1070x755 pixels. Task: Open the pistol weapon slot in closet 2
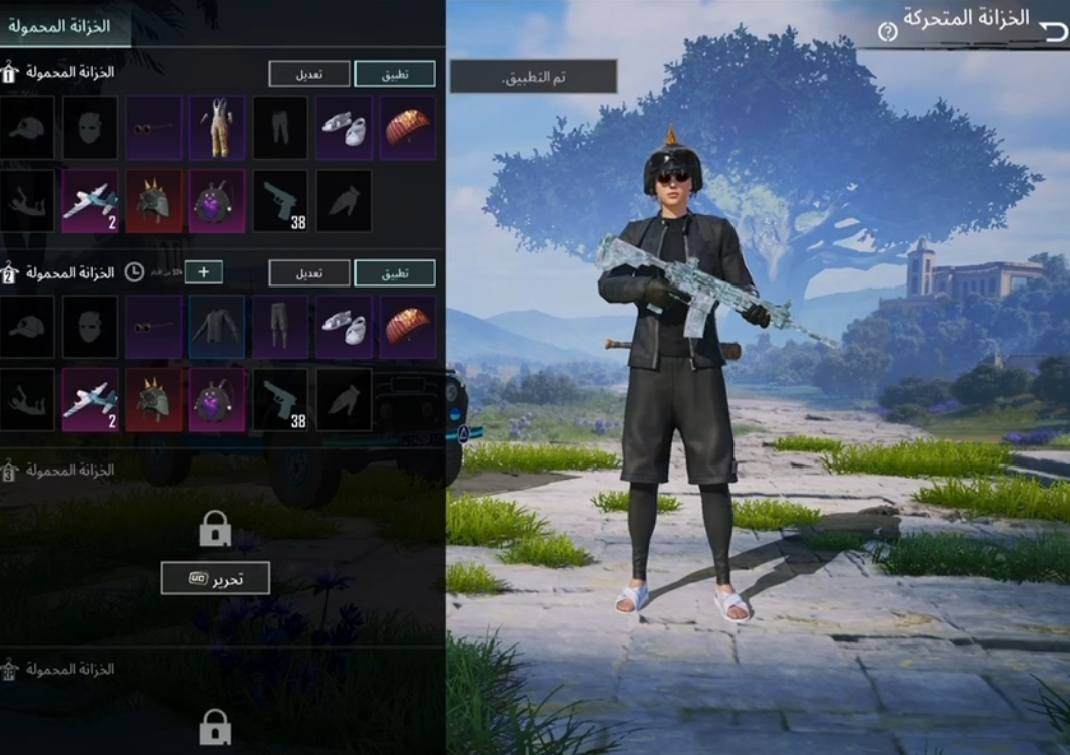pos(281,399)
